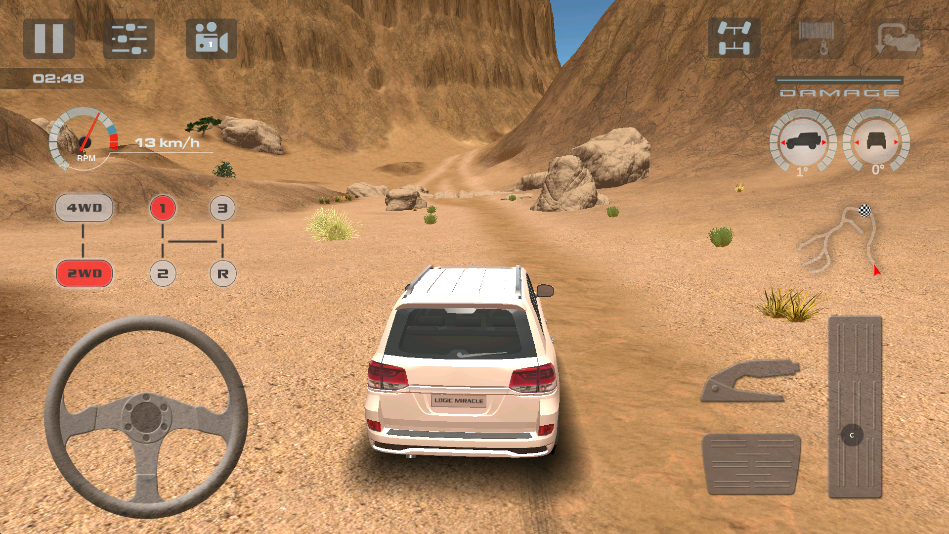Shift into third gear
The image size is (949, 534).
coord(223,209)
